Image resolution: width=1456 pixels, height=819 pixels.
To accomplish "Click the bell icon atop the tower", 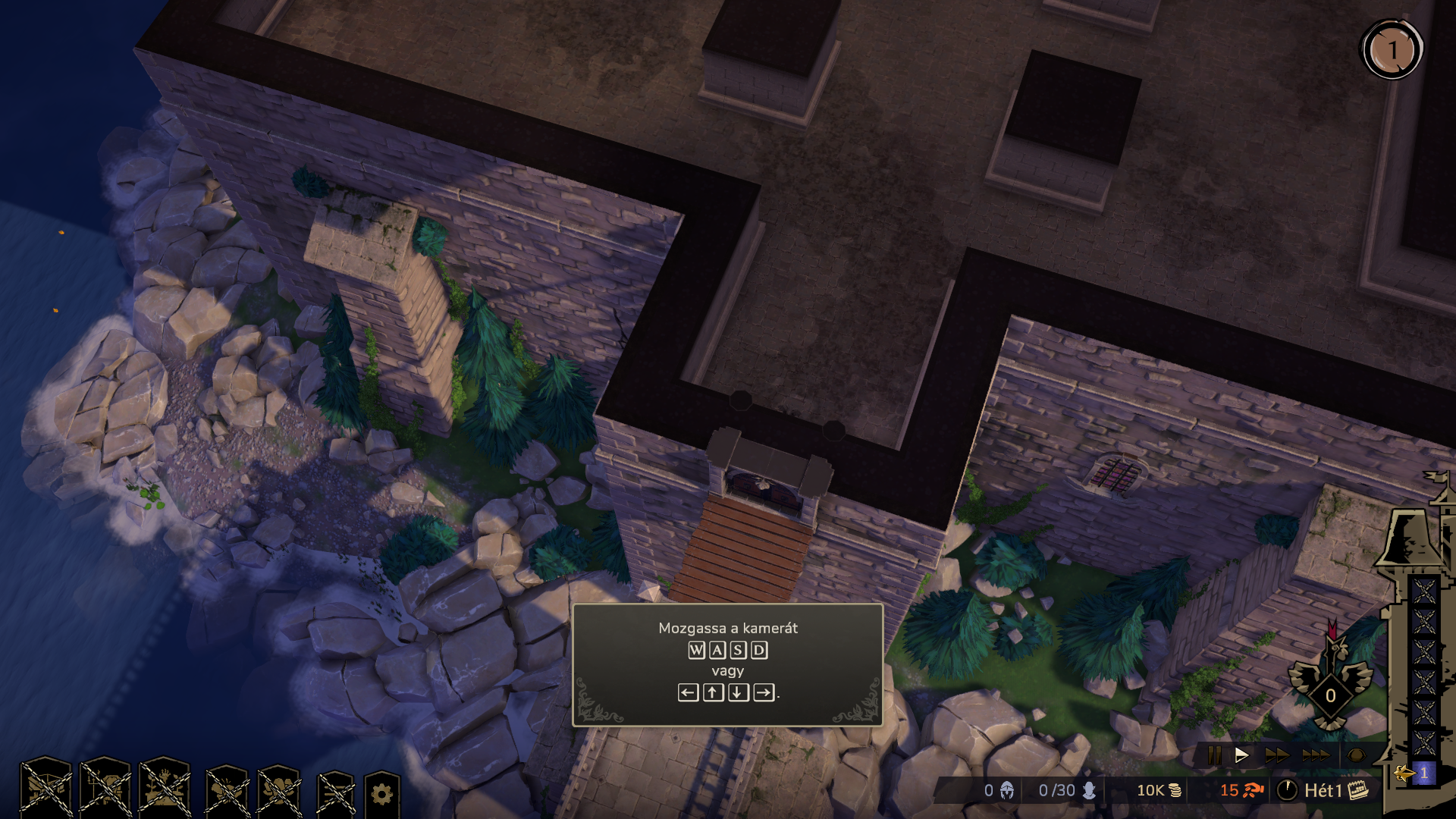I will click(x=1410, y=537).
